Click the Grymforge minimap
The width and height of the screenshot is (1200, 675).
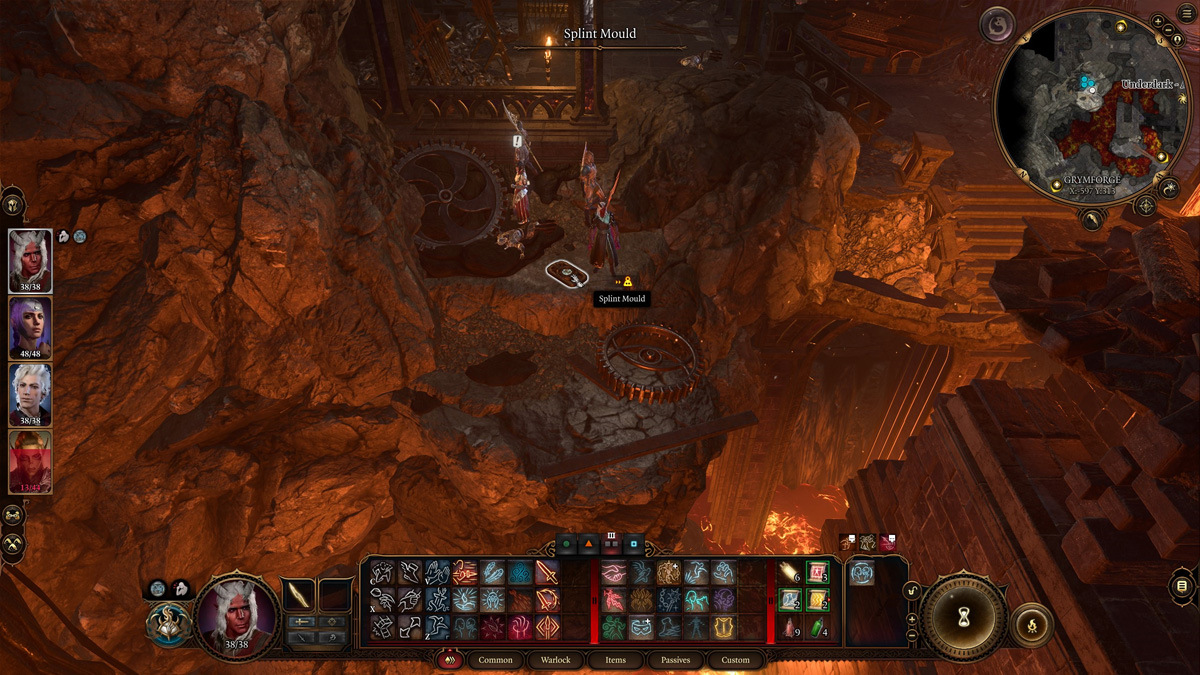coord(1092,108)
